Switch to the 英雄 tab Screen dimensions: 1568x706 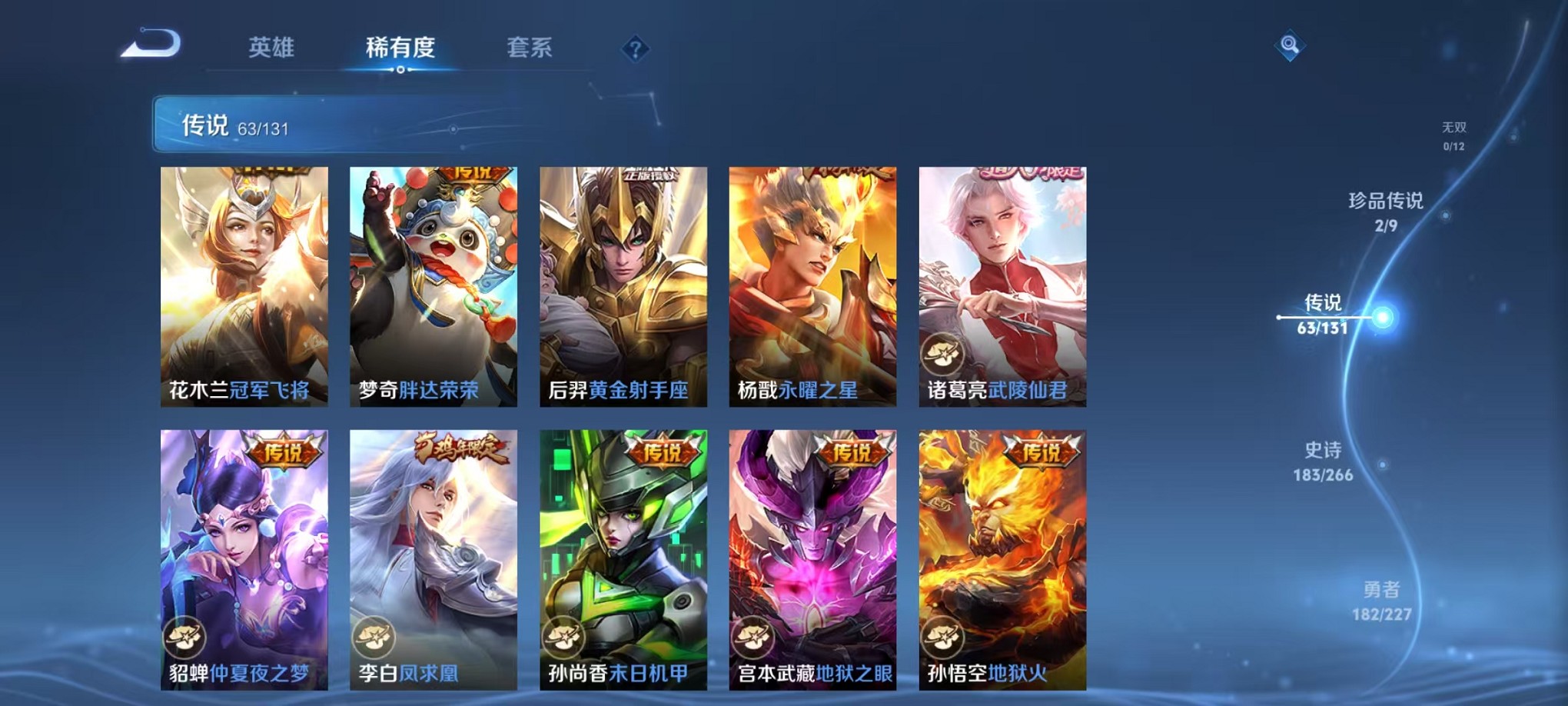pos(271,48)
